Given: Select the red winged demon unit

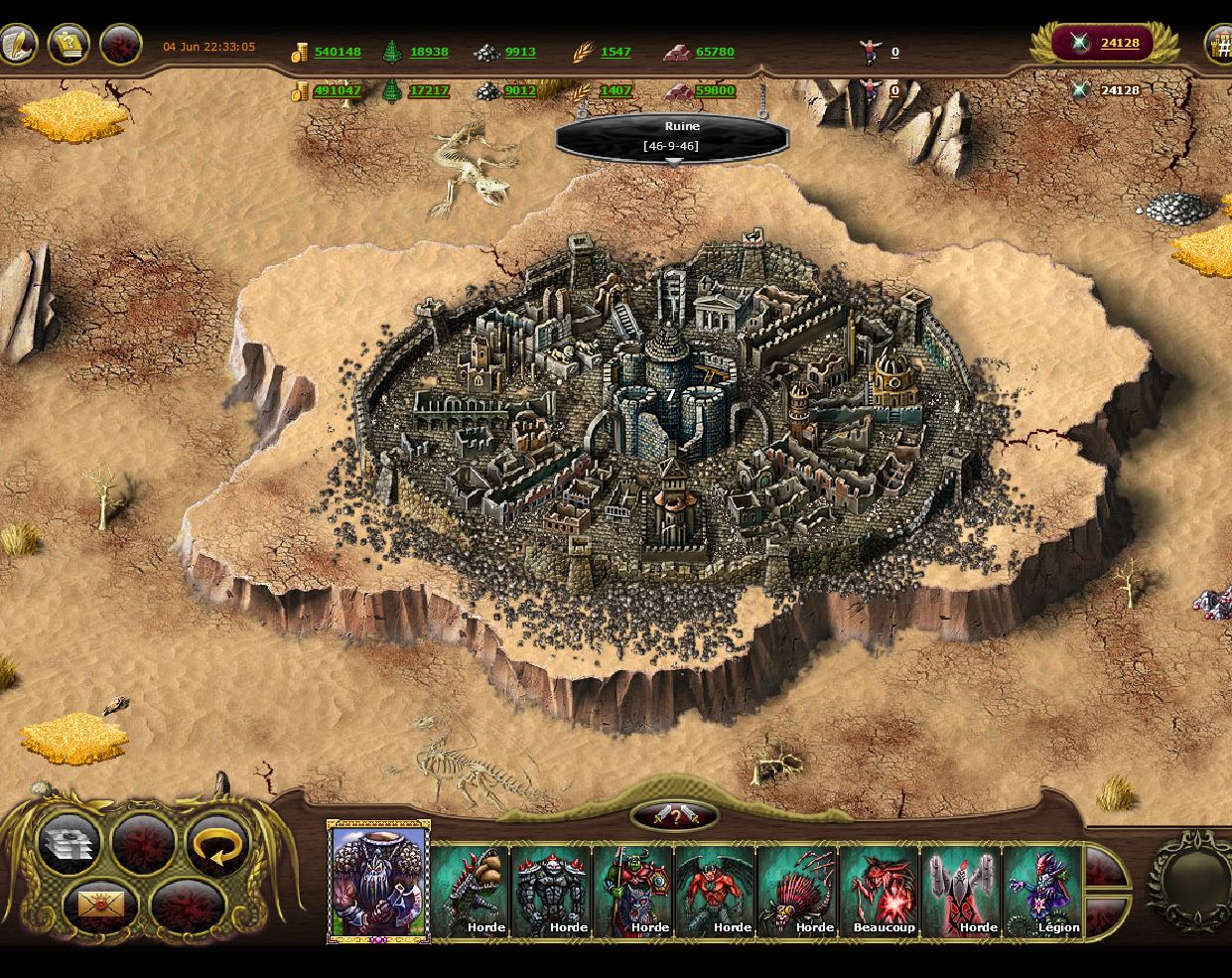Looking at the screenshot, I should 715,891.
